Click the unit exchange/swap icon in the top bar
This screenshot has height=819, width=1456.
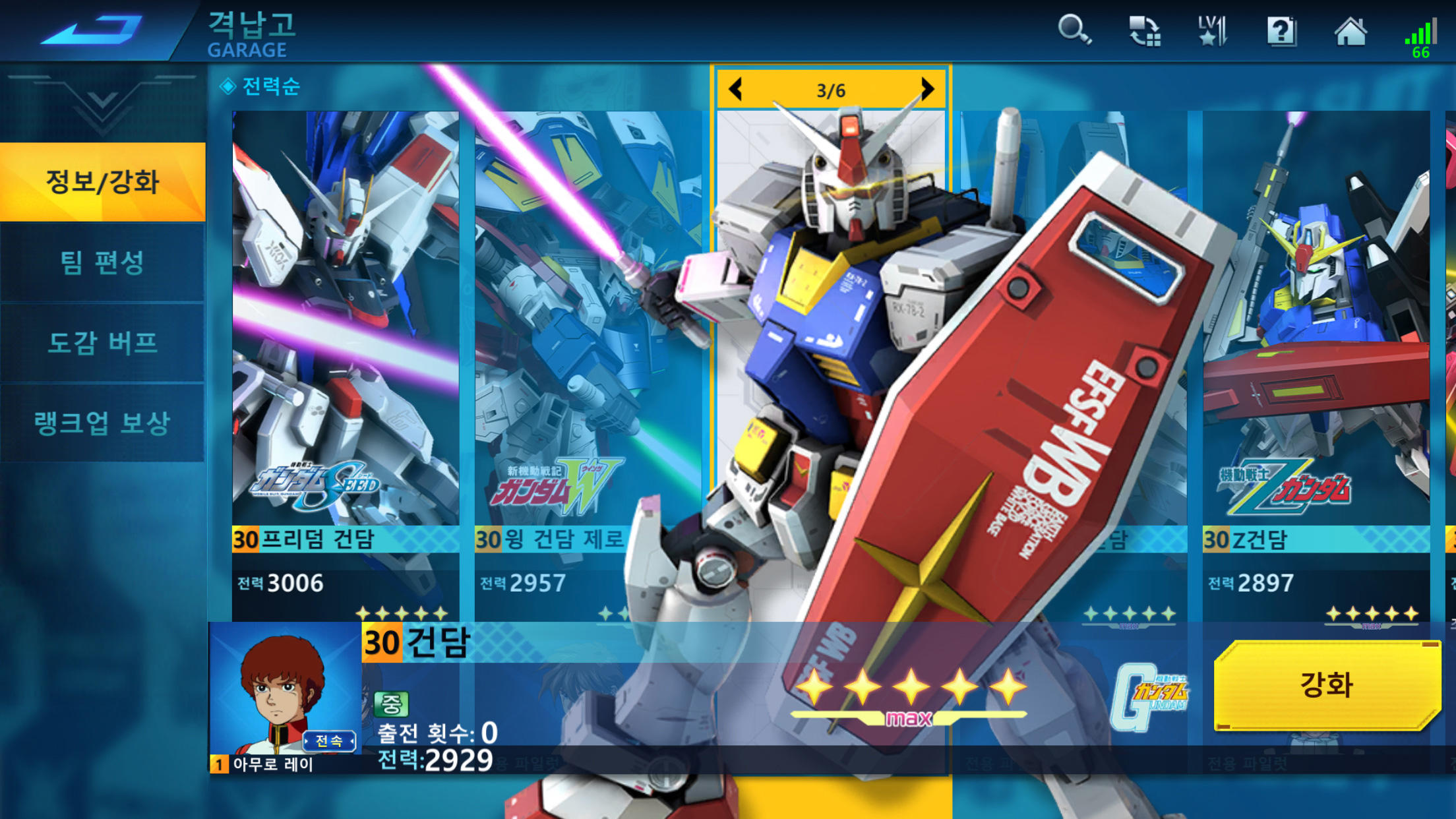point(1145,31)
